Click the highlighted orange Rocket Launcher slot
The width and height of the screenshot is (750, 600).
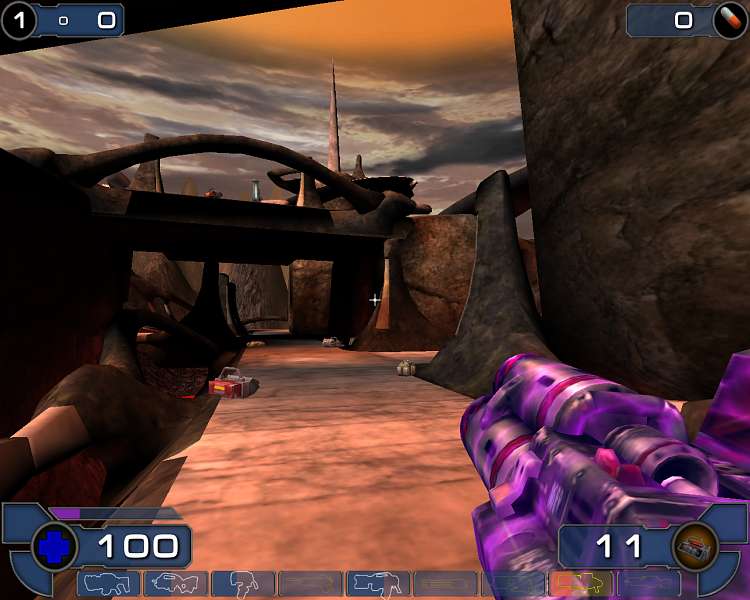pyautogui.click(x=581, y=583)
